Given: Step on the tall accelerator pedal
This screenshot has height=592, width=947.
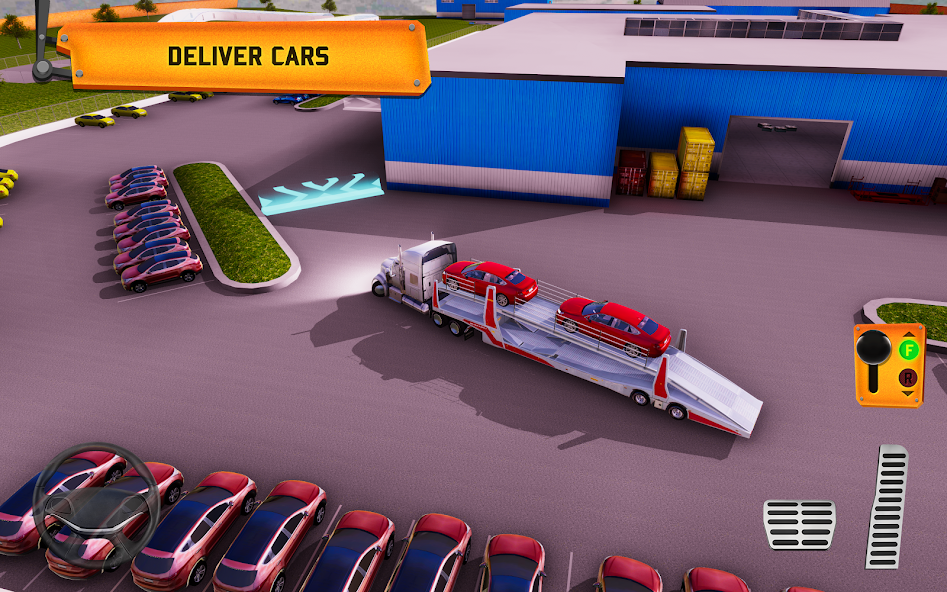Looking at the screenshot, I should (887, 506).
